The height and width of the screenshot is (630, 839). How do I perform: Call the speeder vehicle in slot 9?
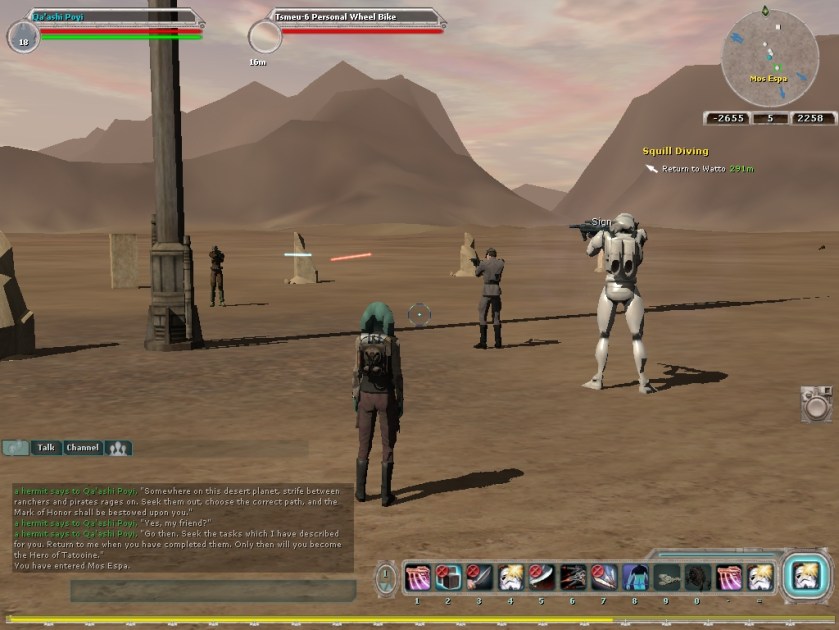click(x=666, y=578)
